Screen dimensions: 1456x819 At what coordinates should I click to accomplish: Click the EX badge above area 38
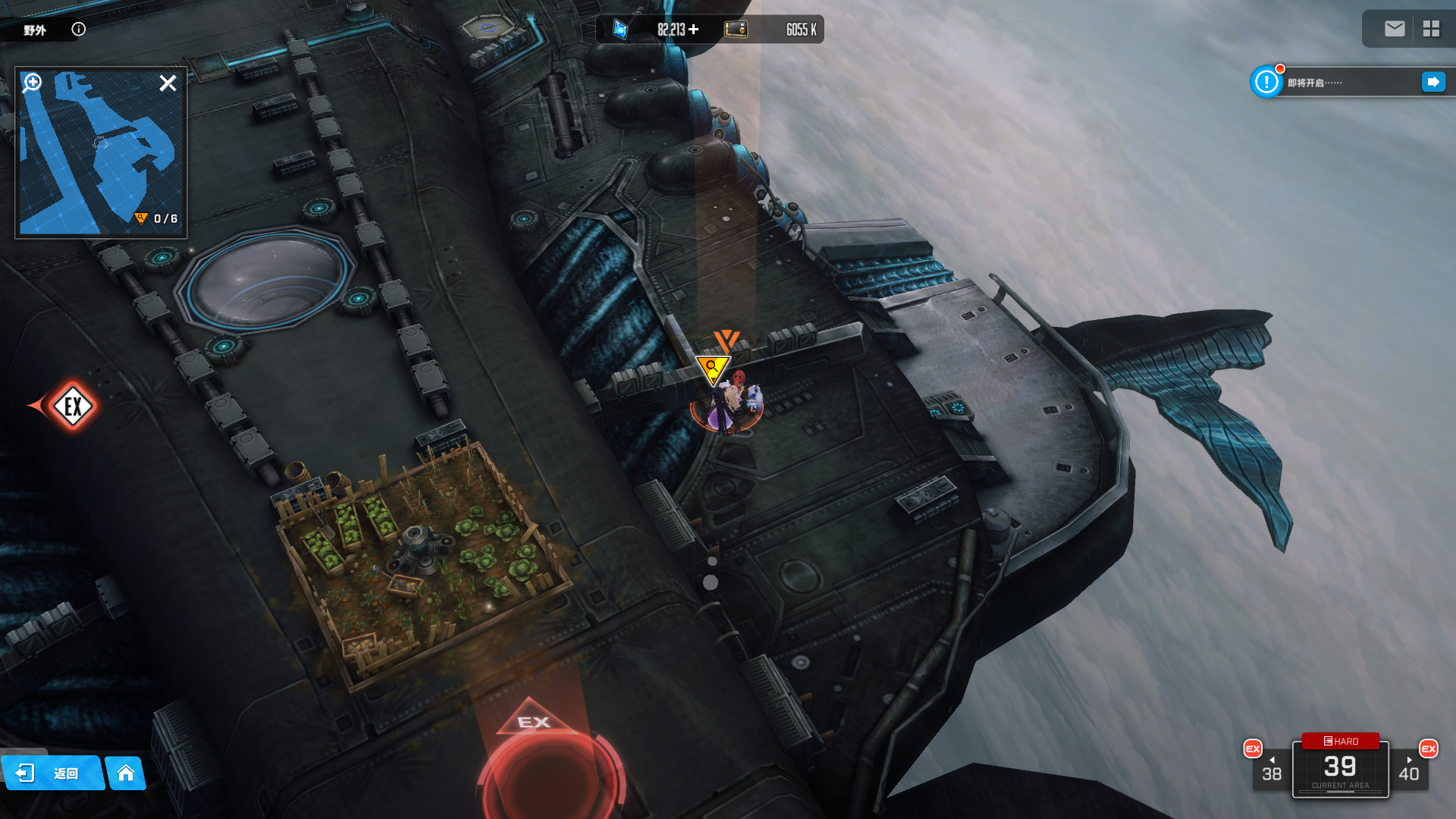coord(1253,748)
